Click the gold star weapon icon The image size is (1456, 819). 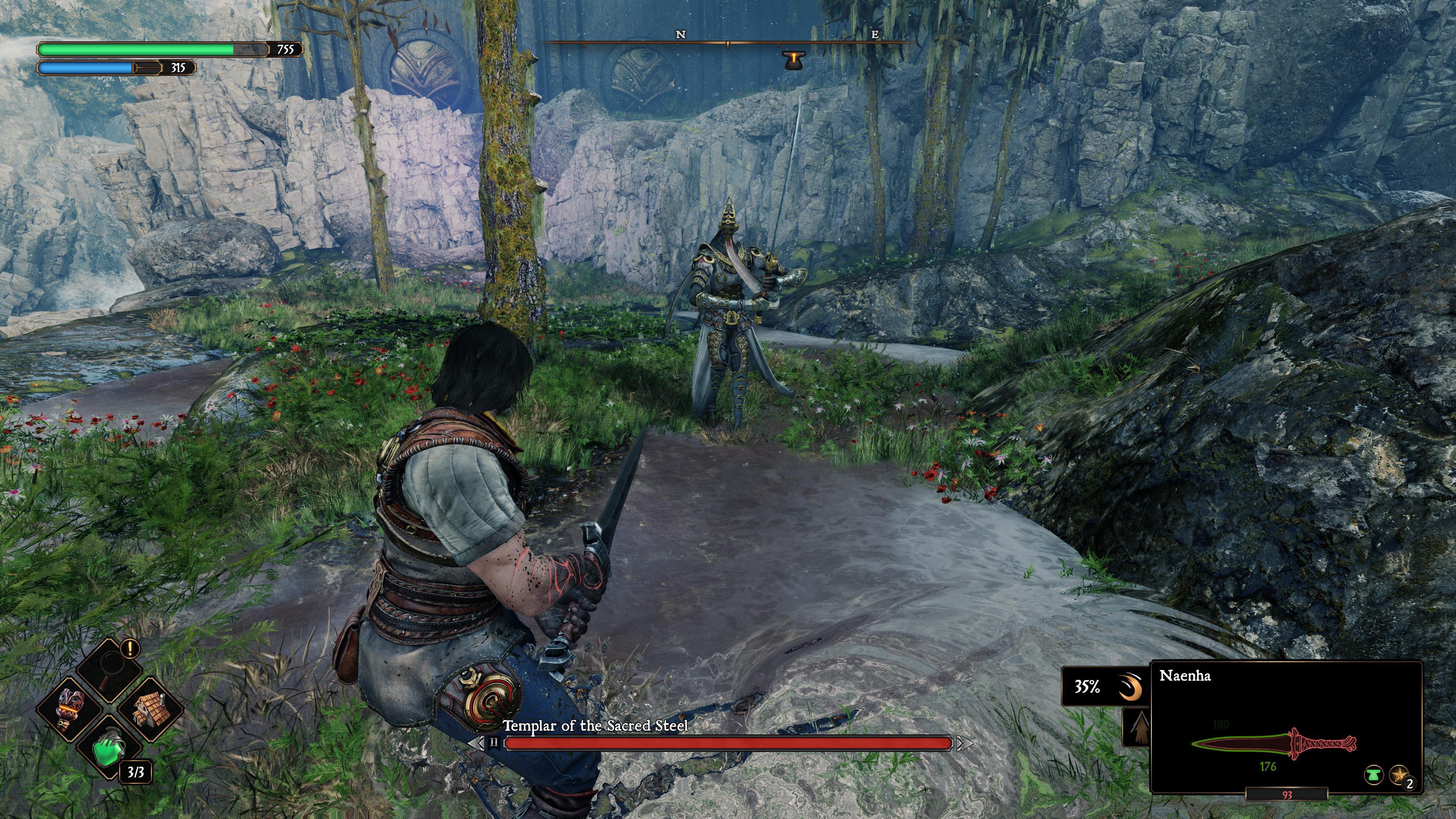(x=1398, y=774)
